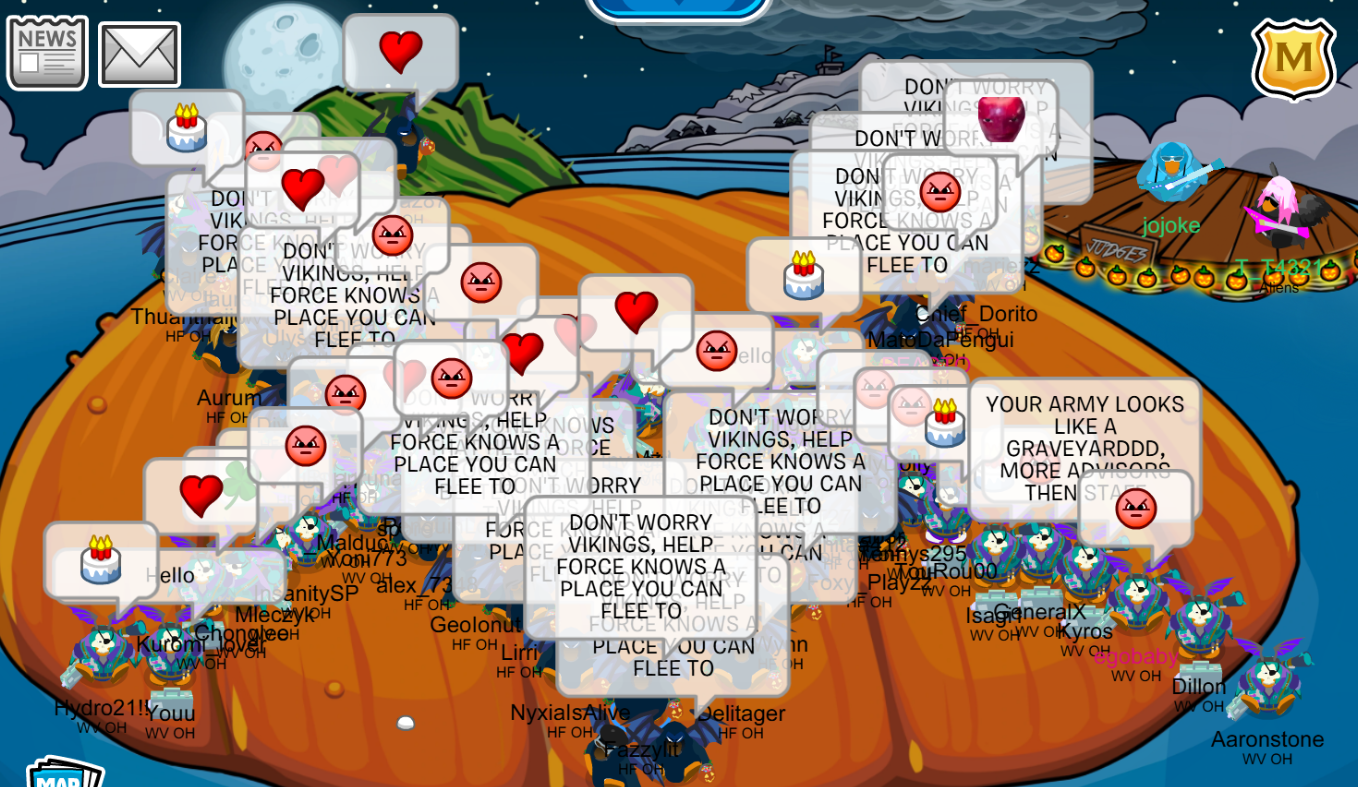The image size is (1358, 787).
Task: Open the mail envelope inbox
Action: (x=140, y=52)
